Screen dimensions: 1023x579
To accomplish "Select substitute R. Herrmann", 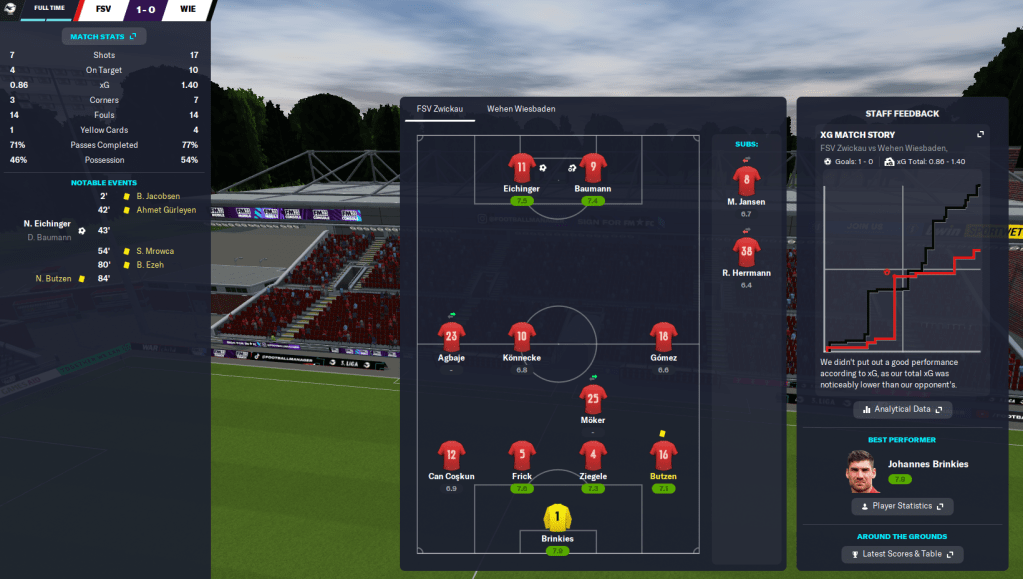I will click(x=746, y=251).
